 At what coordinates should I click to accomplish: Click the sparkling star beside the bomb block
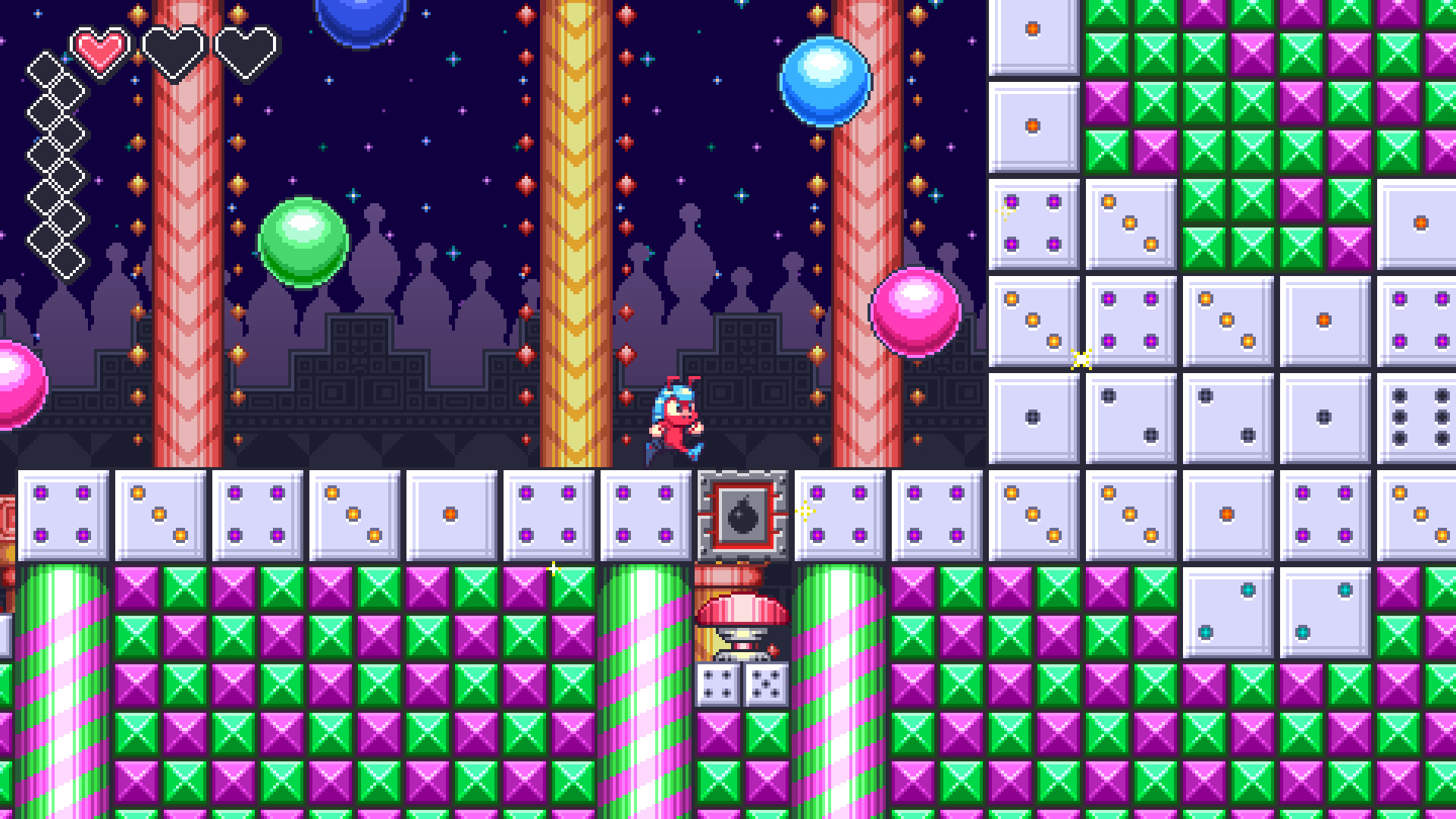[804, 513]
